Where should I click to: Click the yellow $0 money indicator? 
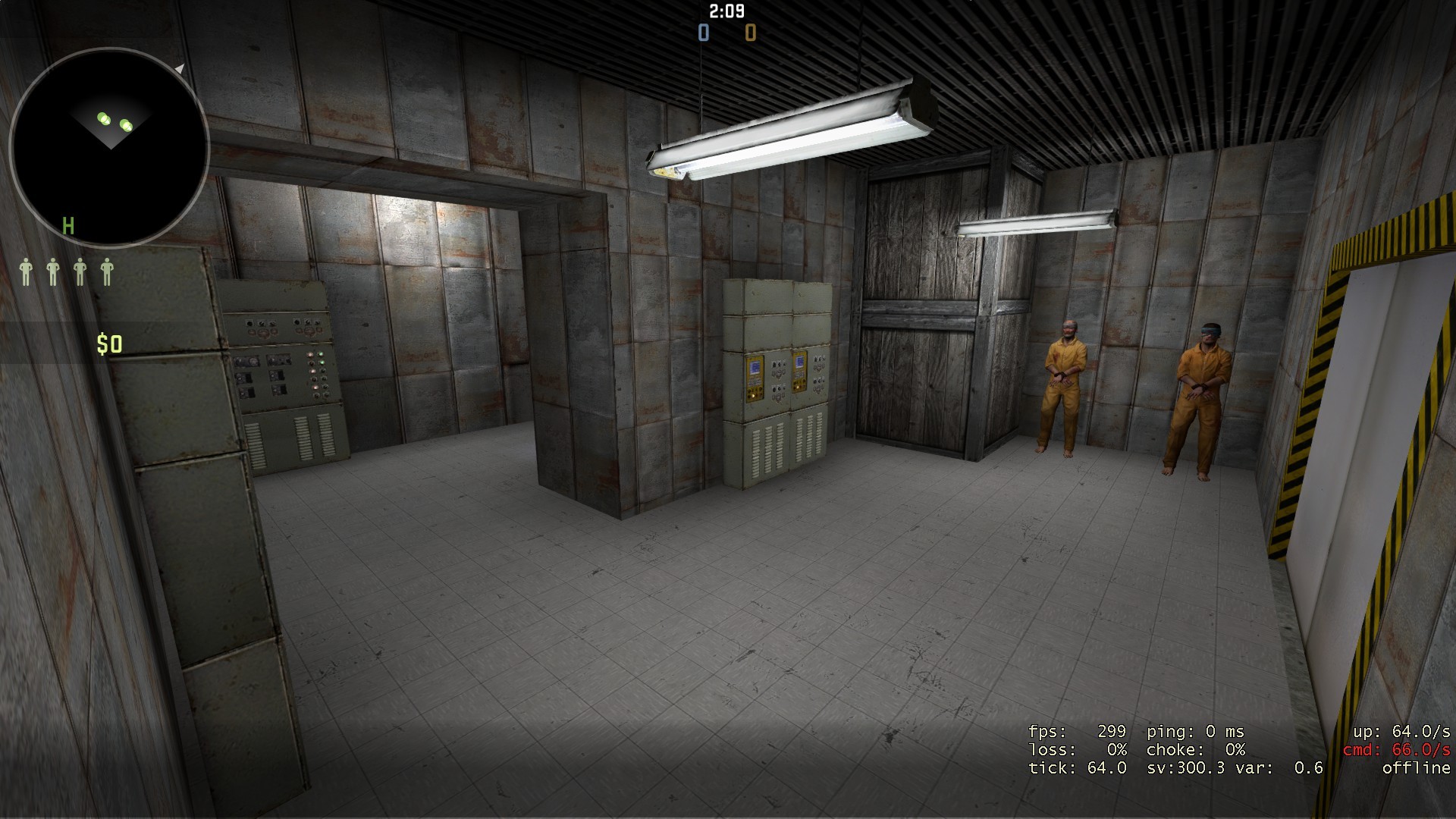click(x=108, y=345)
